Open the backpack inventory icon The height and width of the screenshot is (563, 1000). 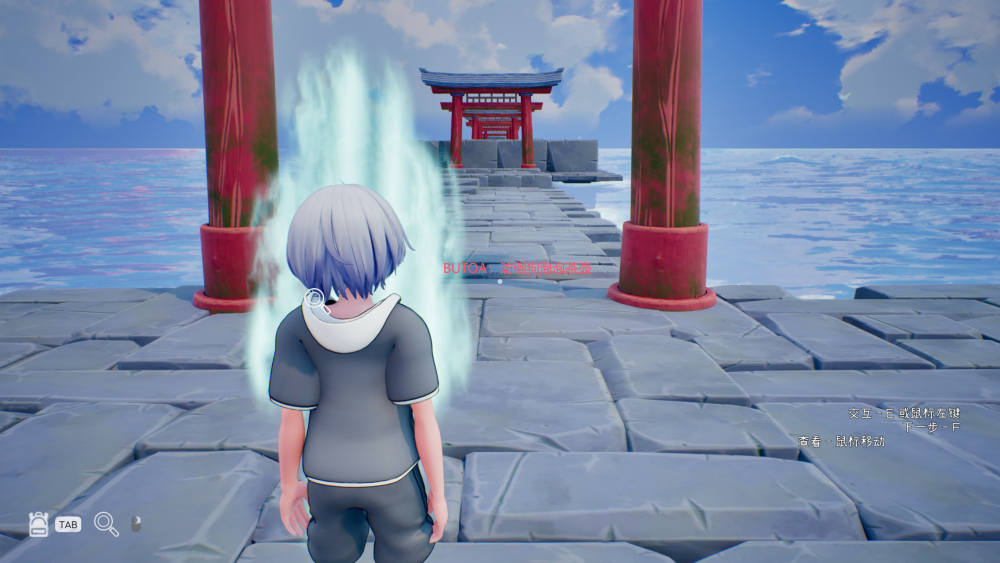pos(39,524)
